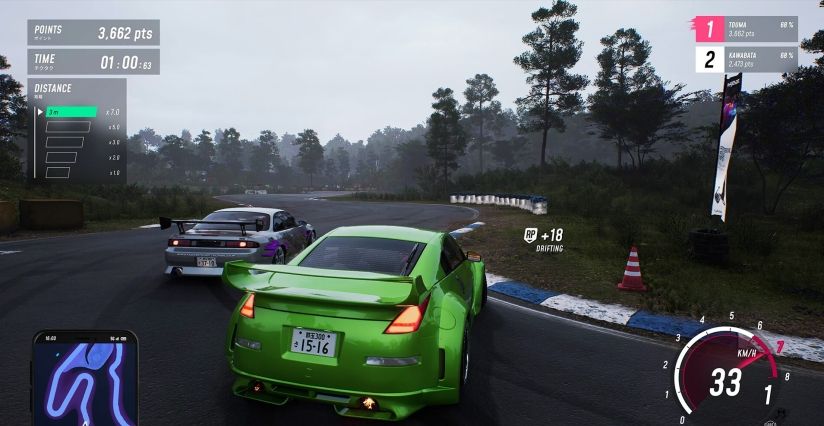Select Touma's first-place leaderboard row

746,29
